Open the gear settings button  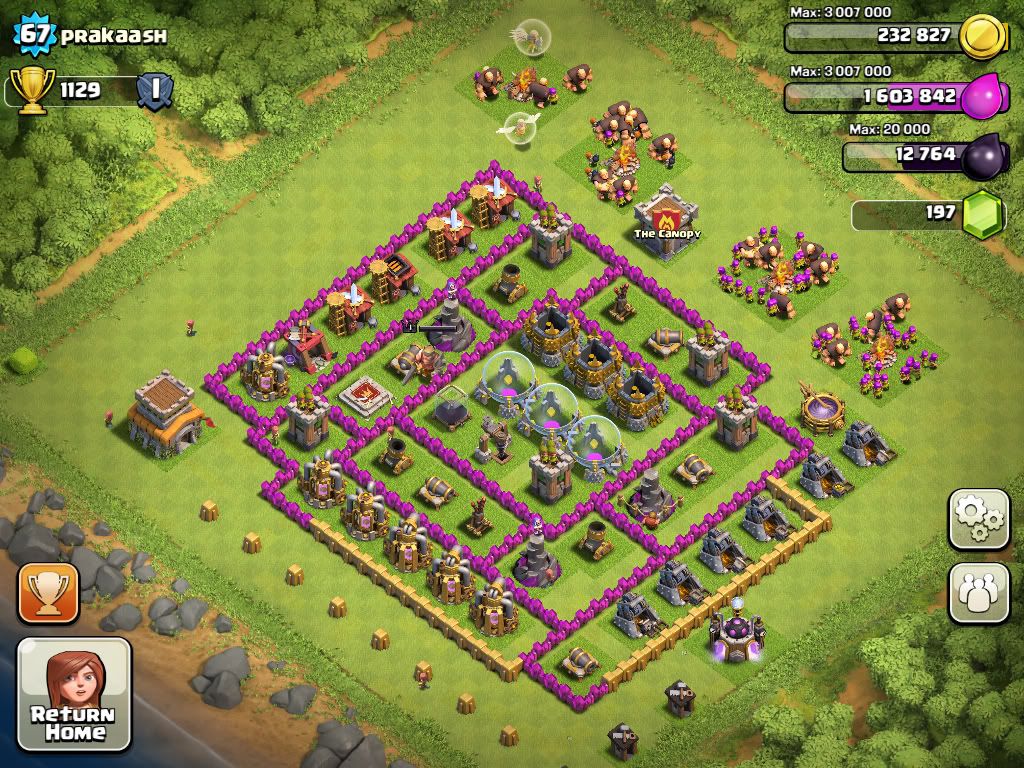coord(979,519)
